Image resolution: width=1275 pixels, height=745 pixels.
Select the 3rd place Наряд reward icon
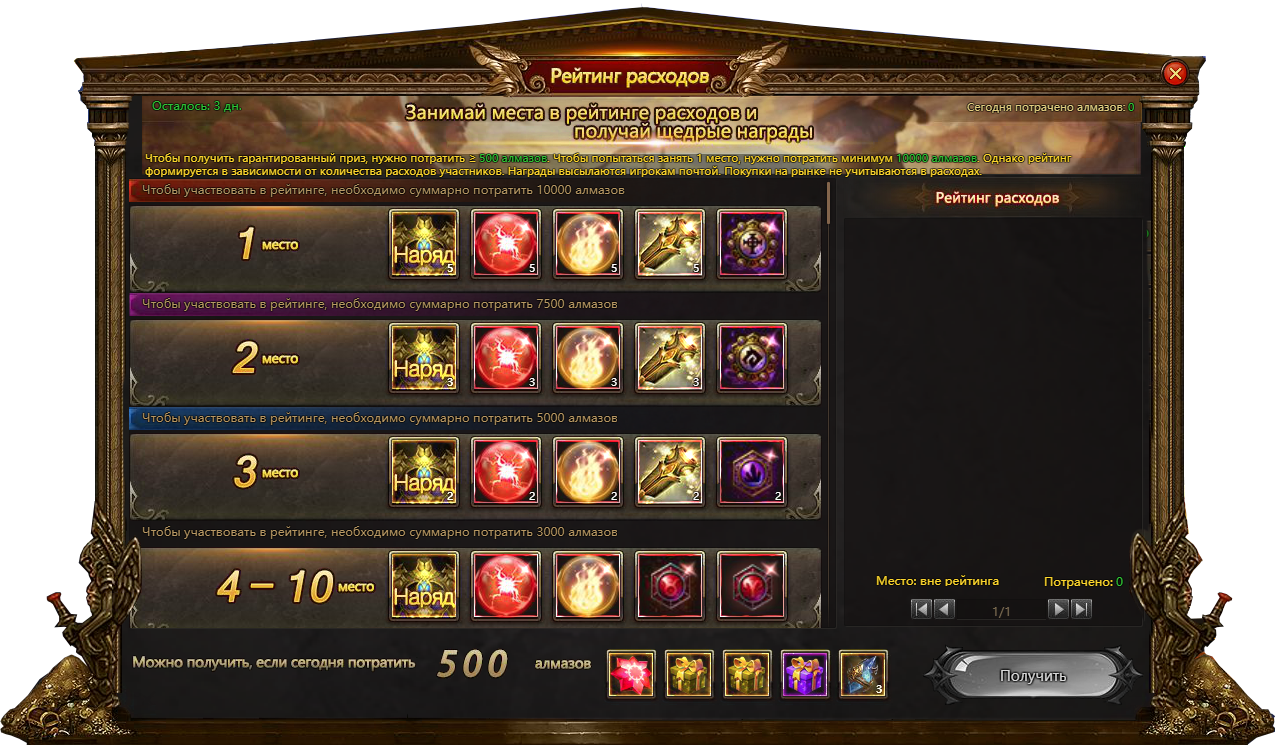pos(424,472)
